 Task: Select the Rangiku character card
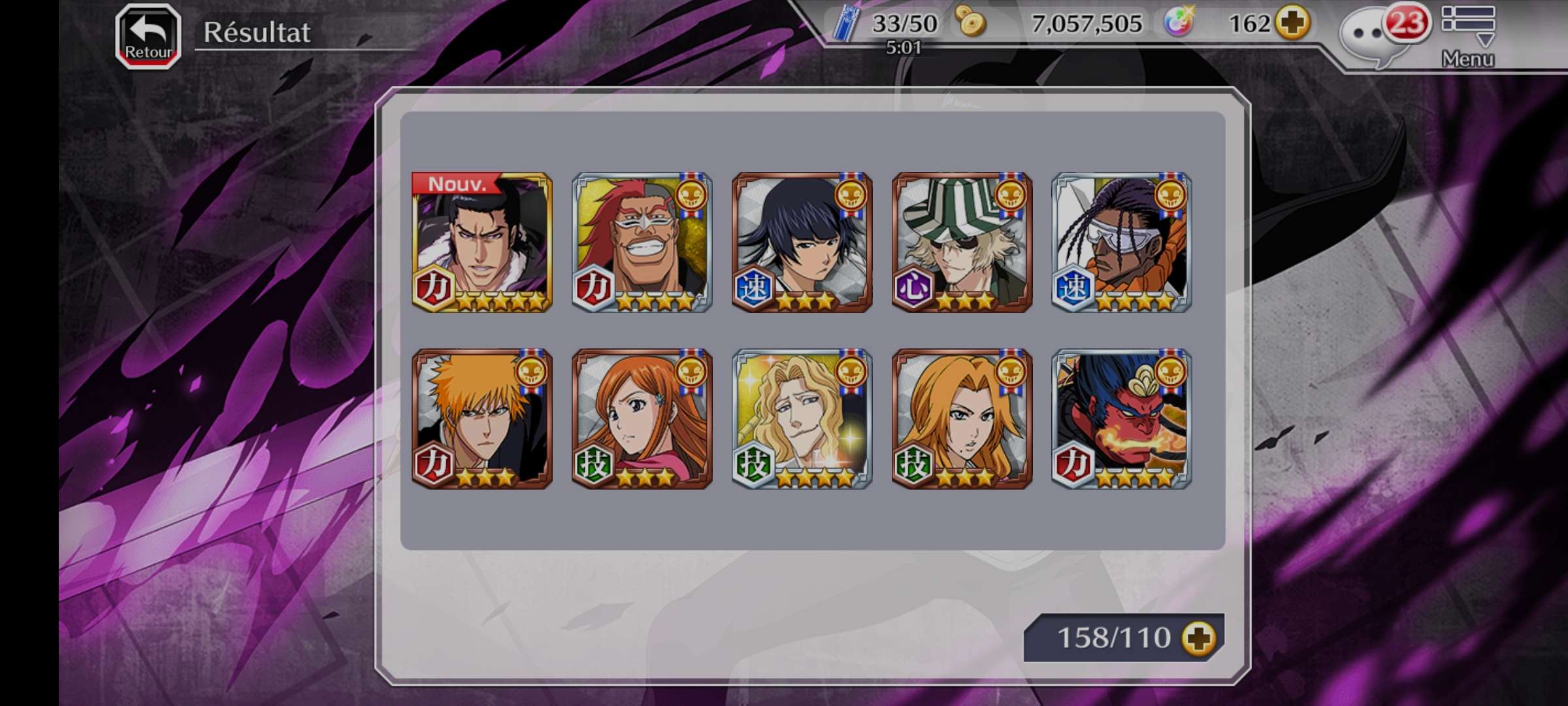(962, 419)
